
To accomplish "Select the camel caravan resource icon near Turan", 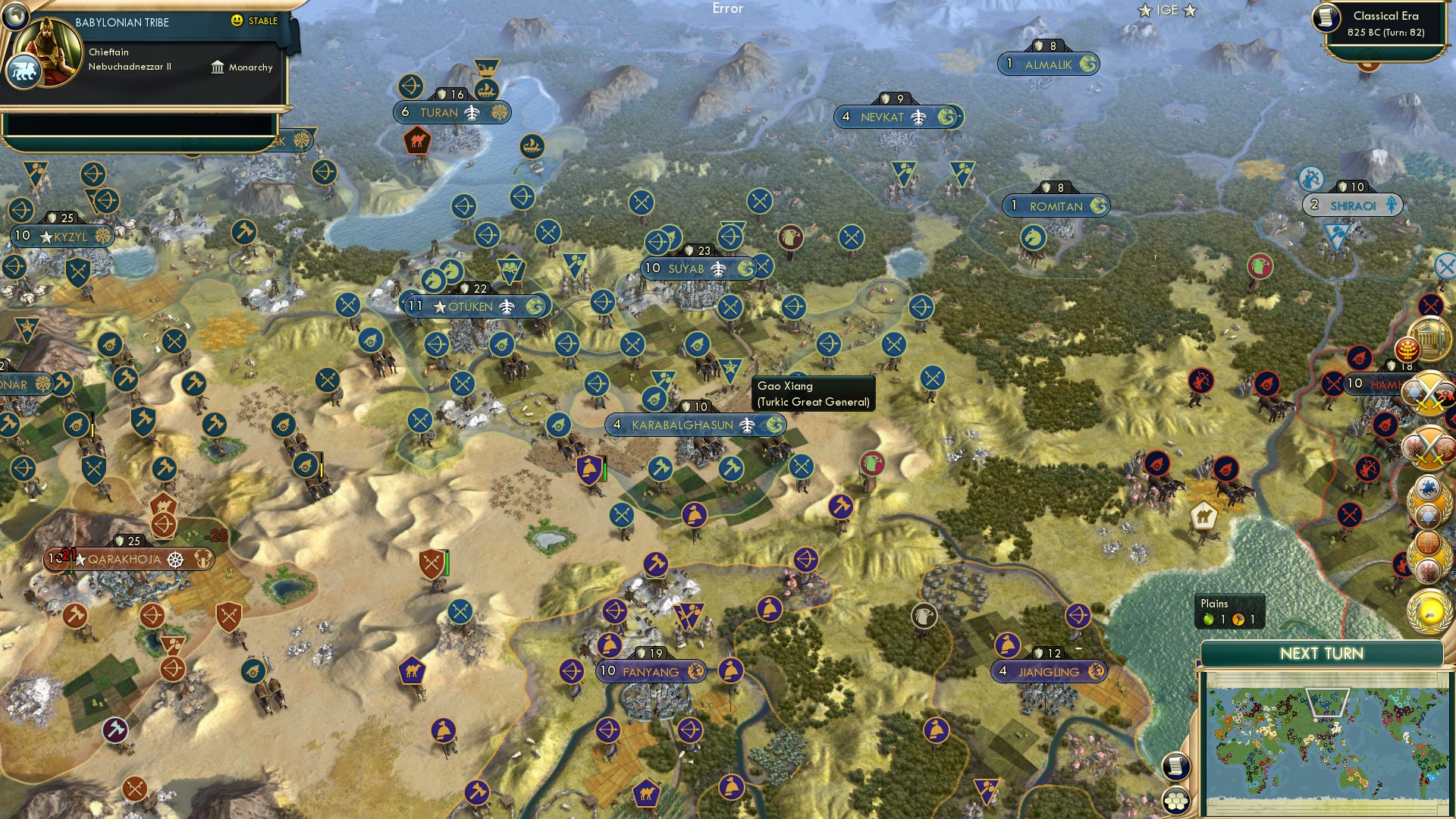I will (416, 140).
